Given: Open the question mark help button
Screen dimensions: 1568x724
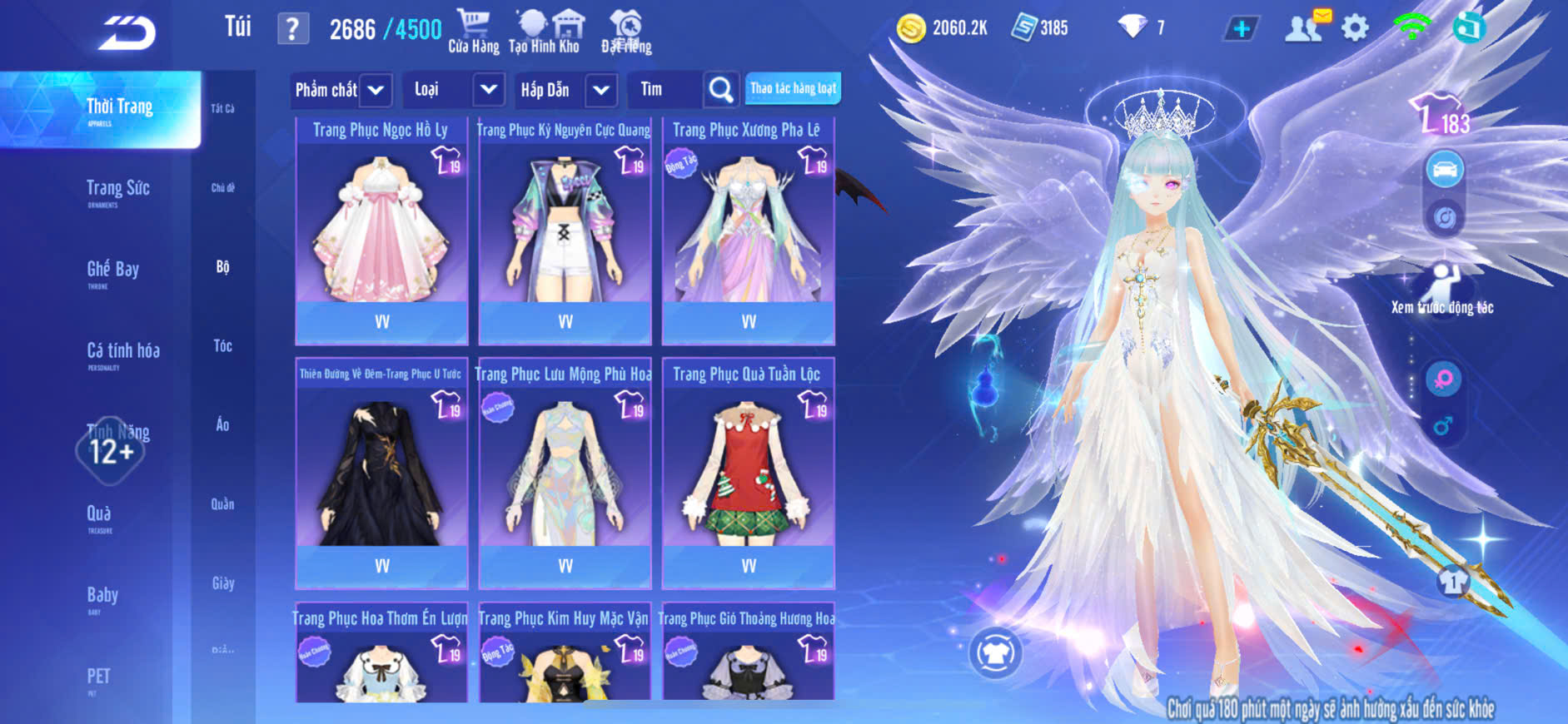Looking at the screenshot, I should [292, 29].
